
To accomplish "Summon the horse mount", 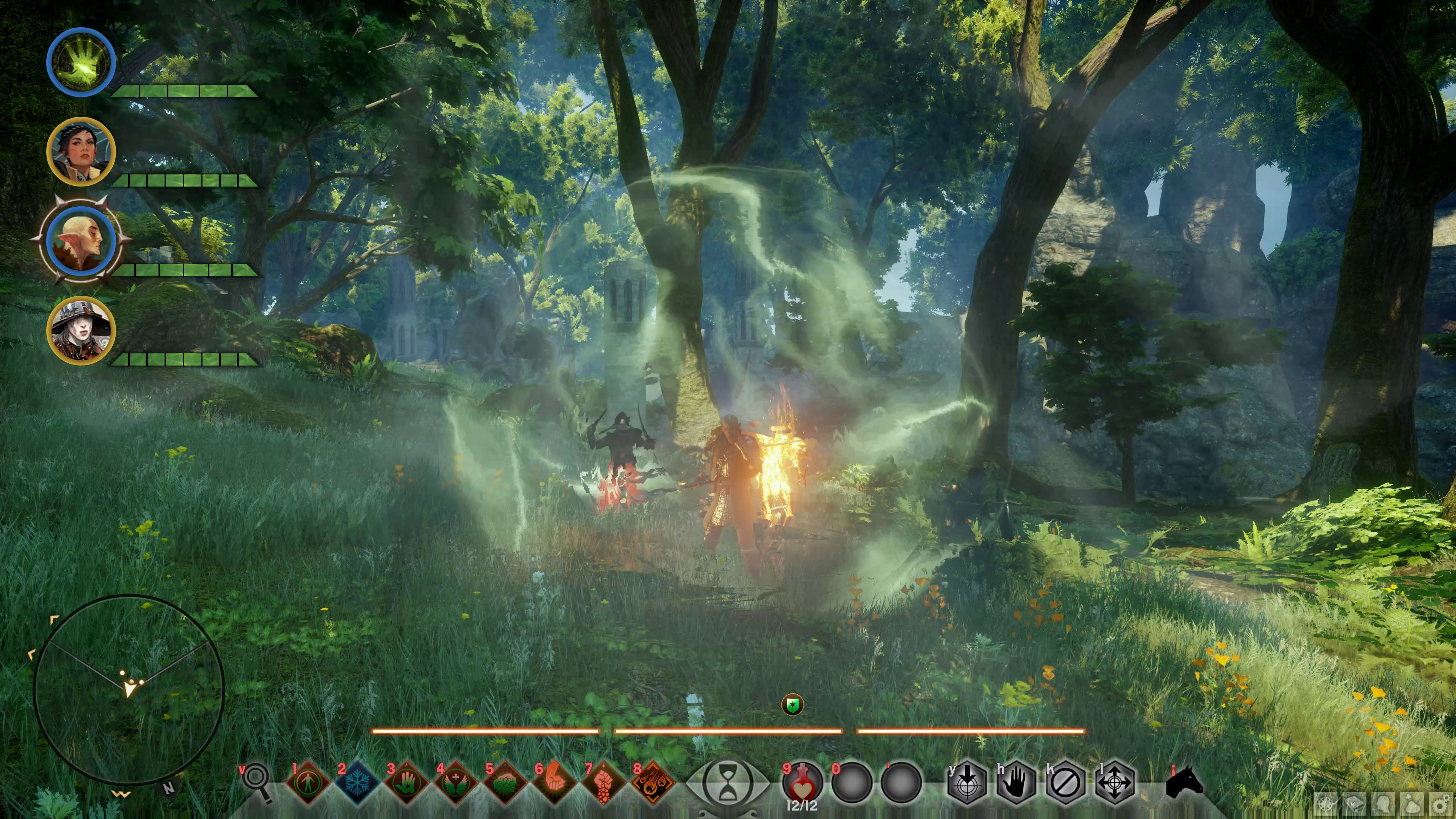I will (x=1185, y=783).
